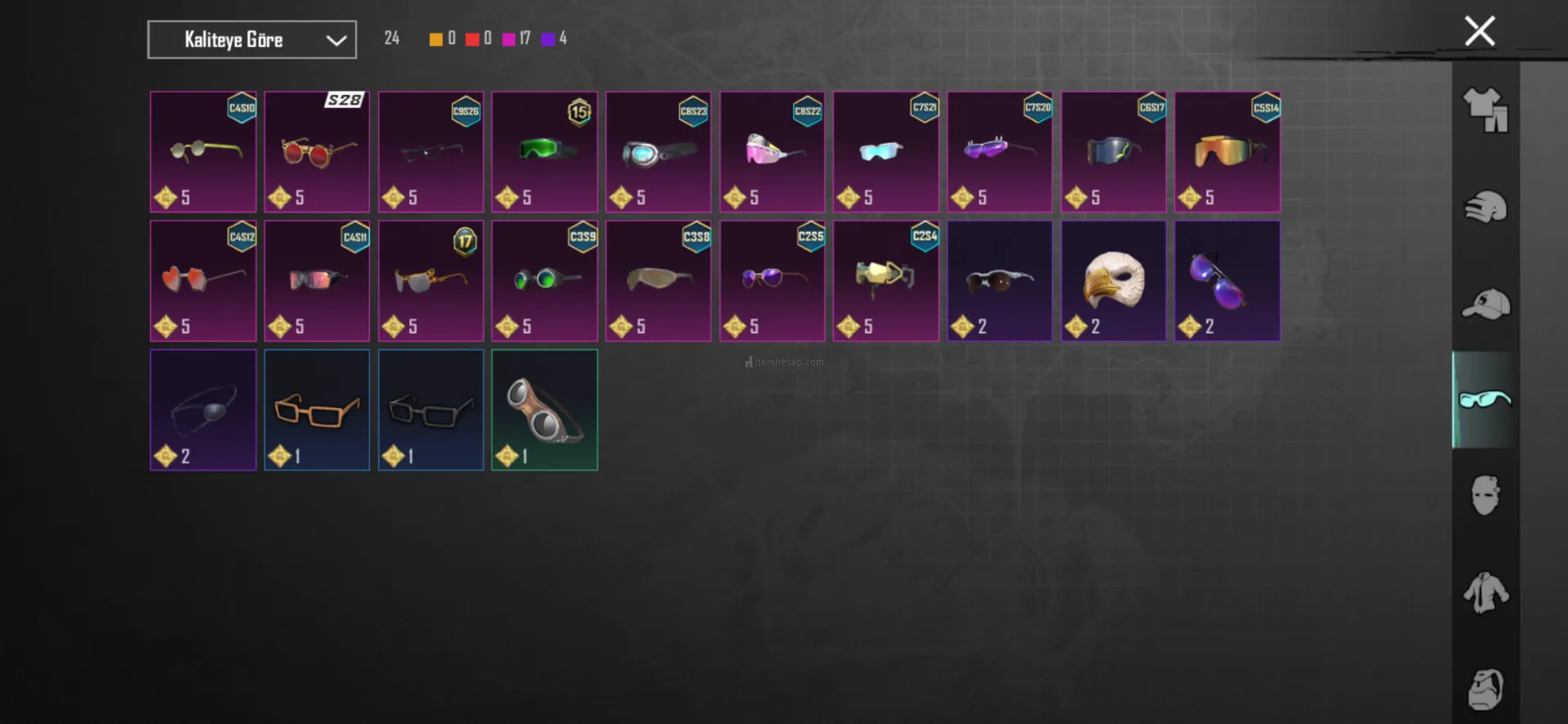Switch to the backpack category tab
The height and width of the screenshot is (724, 1568).
pos(1485,689)
